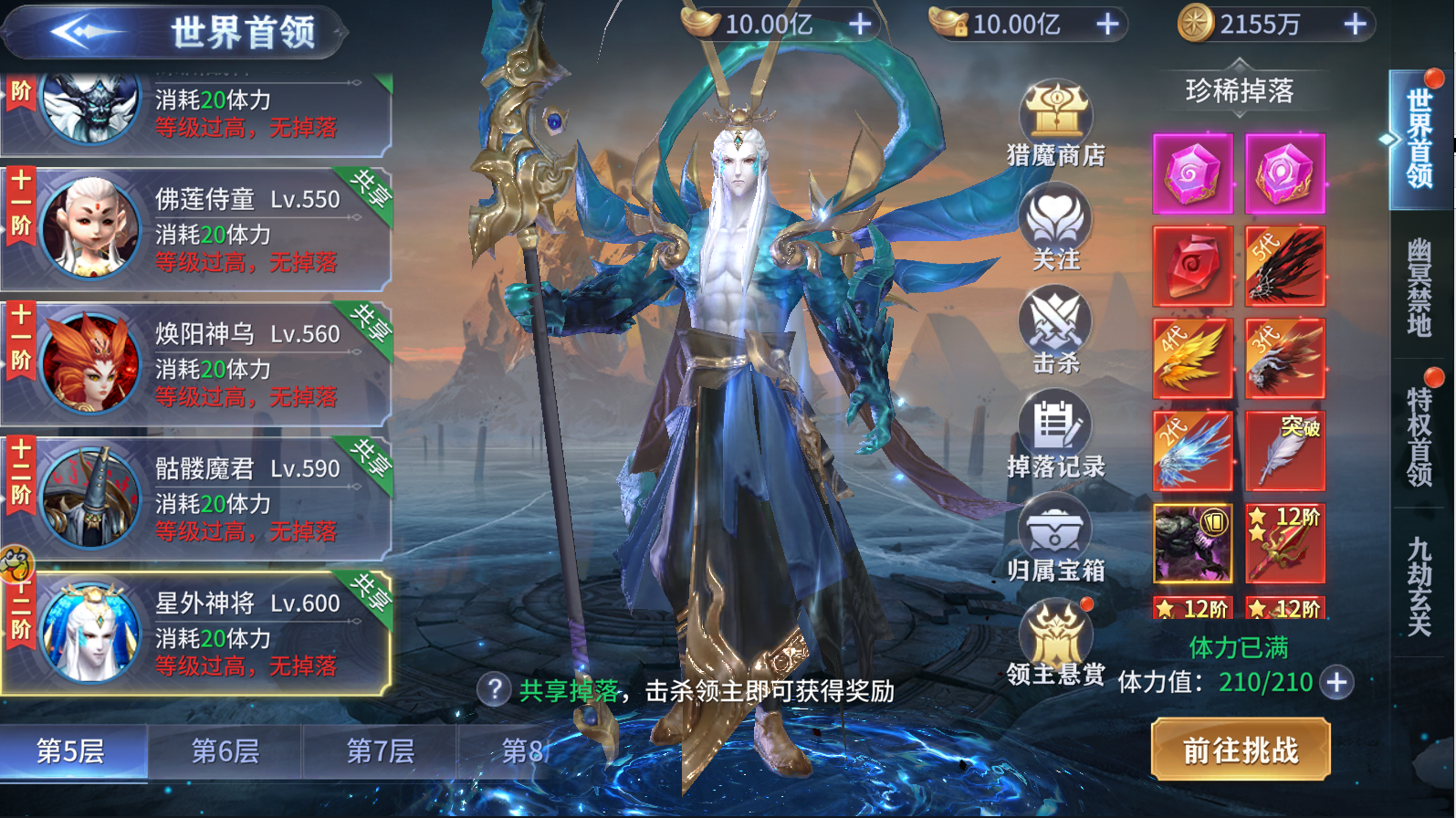The image size is (1456, 818).
Task: Choose boss 骷髅魔君 Lv.590
Action: 196,498
